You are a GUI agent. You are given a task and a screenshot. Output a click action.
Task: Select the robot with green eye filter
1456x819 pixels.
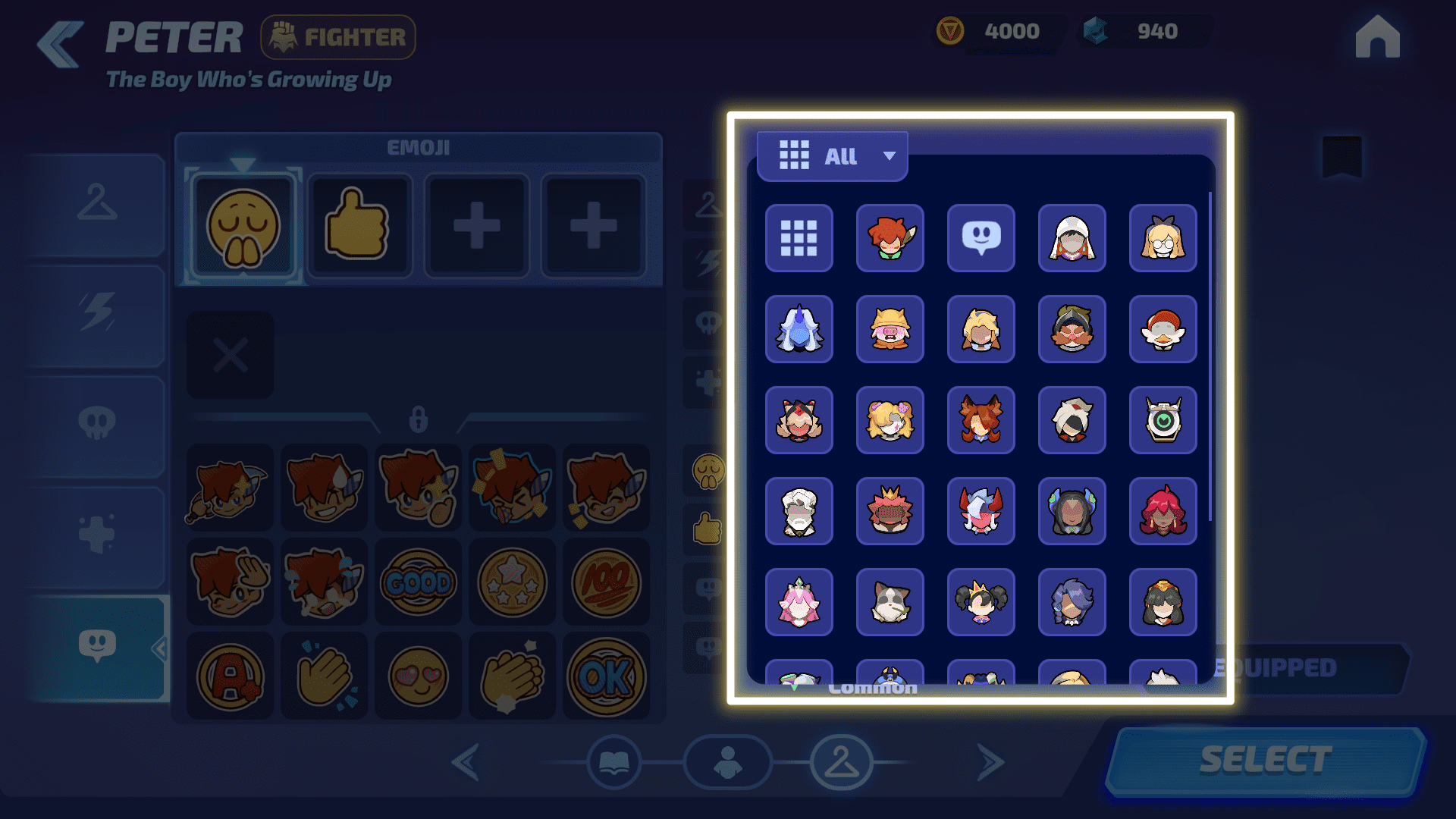tap(1163, 420)
